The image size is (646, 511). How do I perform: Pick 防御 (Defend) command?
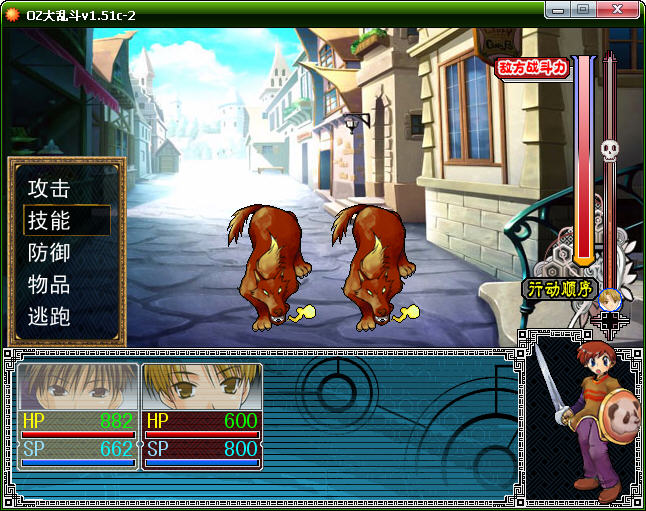pyautogui.click(x=49, y=252)
